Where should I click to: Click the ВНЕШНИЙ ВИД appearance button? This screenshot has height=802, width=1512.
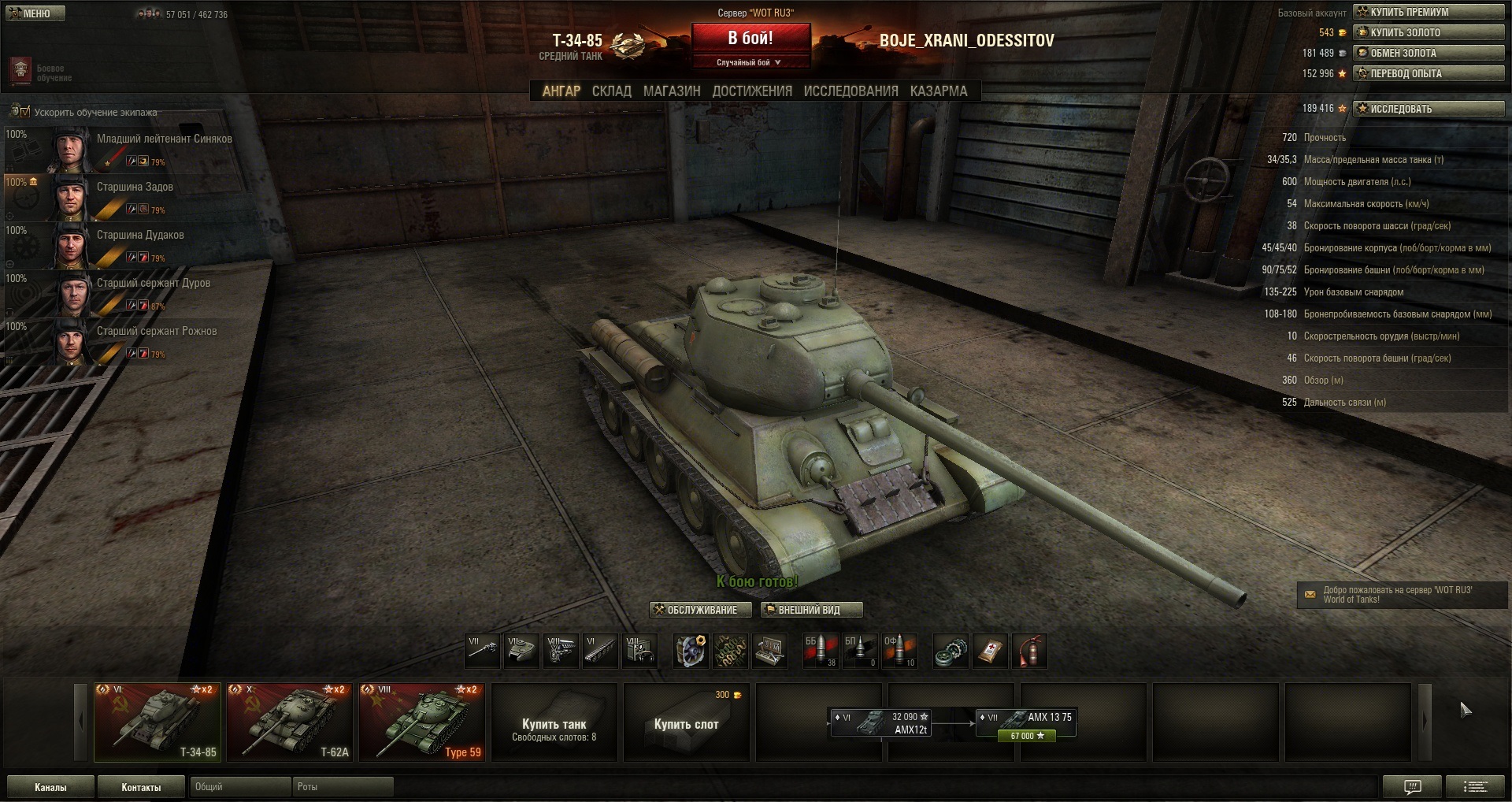click(x=811, y=610)
